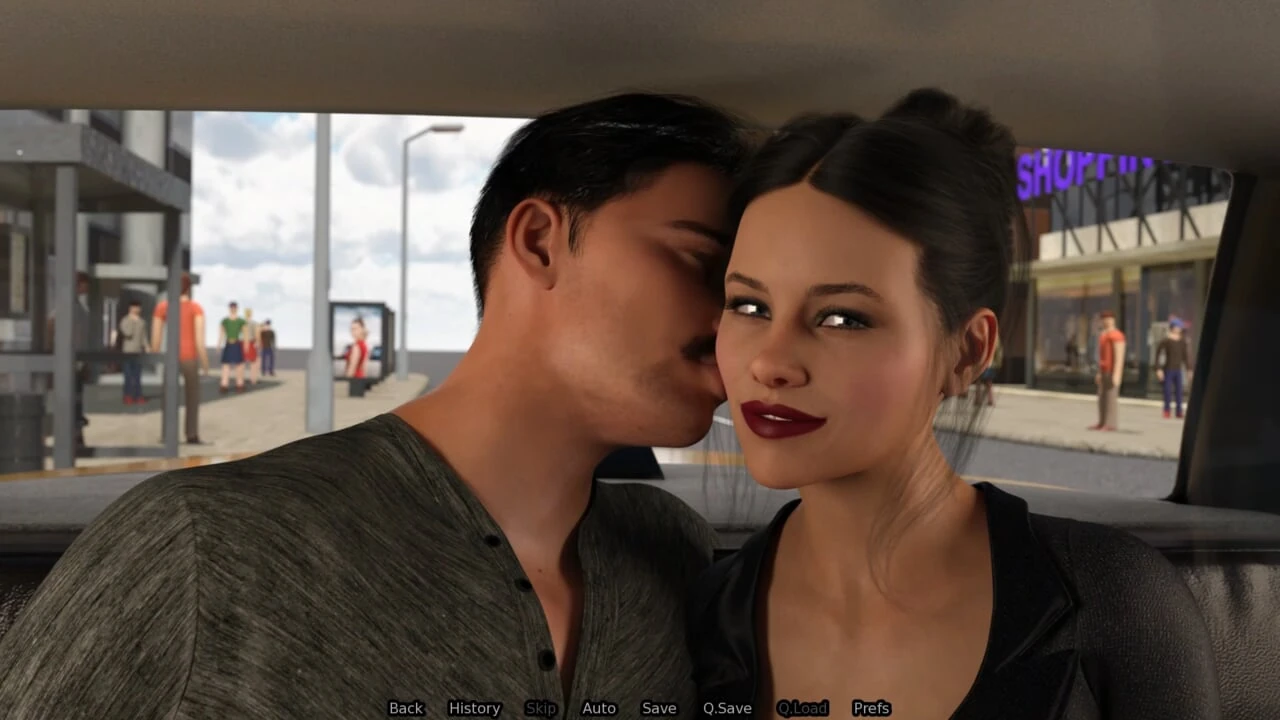Quick save with Q.Save

tap(727, 708)
